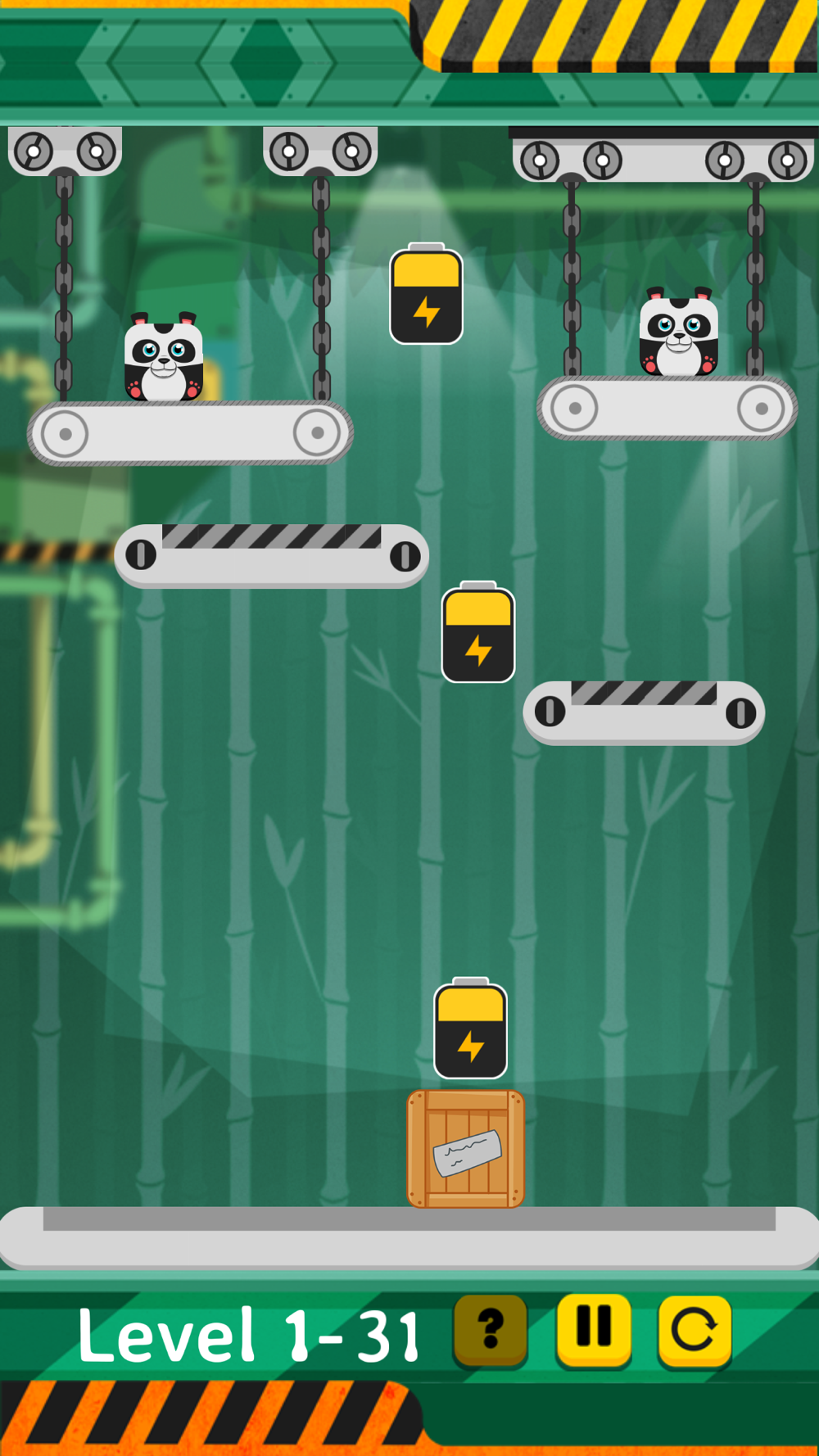Open the question mark hint button

click(x=491, y=1329)
